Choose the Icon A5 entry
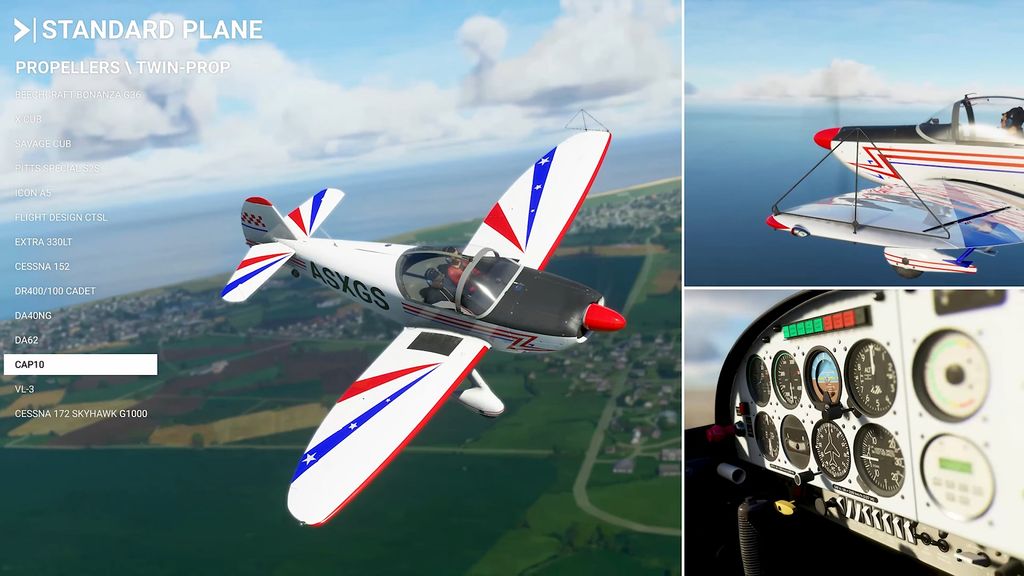The height and width of the screenshot is (576, 1024). [x=33, y=193]
